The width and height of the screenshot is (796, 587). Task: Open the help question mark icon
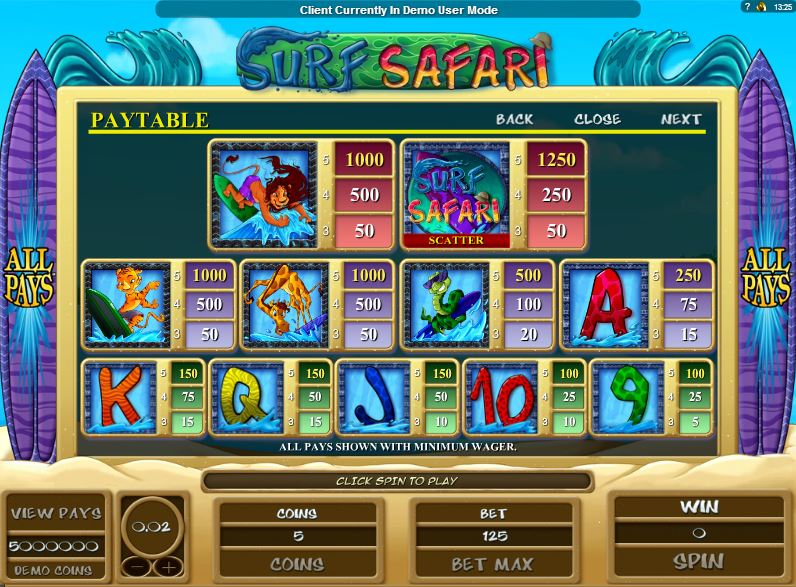[746, 7]
